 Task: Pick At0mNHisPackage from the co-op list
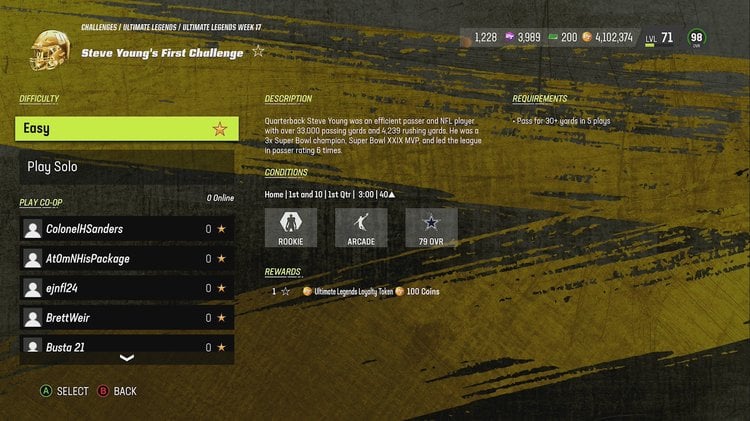(x=126, y=259)
